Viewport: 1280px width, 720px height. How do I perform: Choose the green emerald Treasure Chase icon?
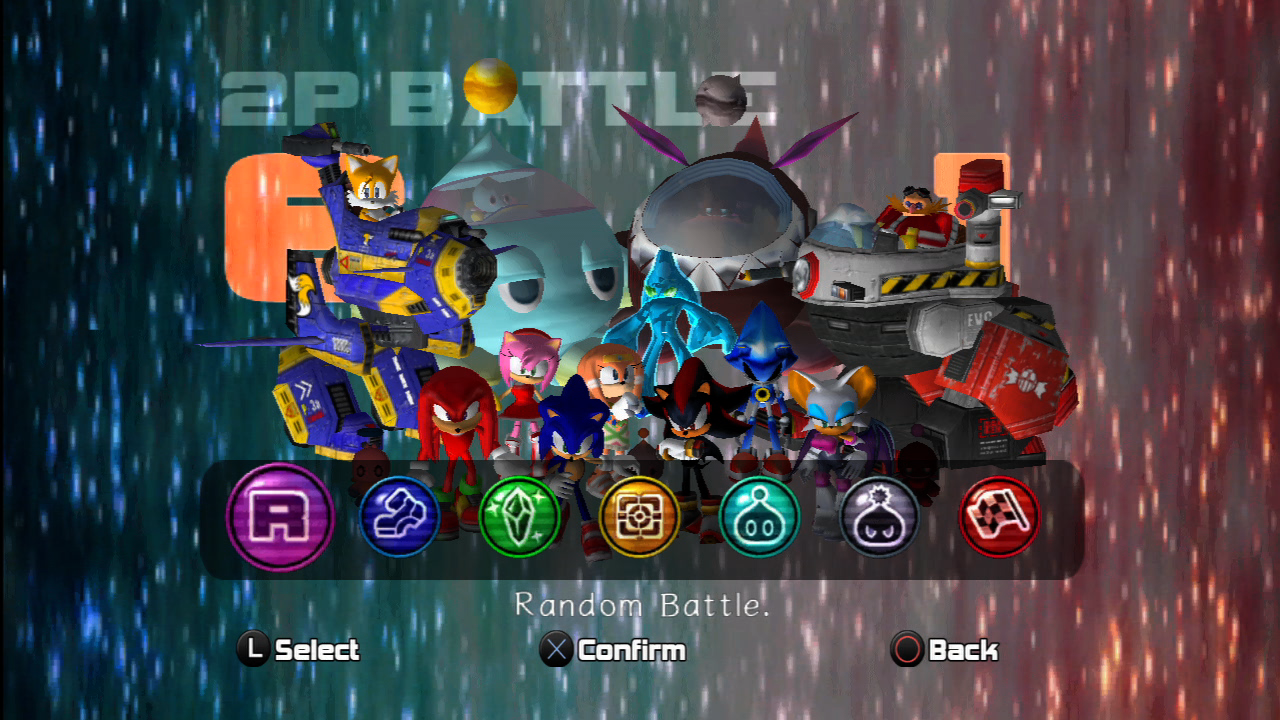pos(519,517)
